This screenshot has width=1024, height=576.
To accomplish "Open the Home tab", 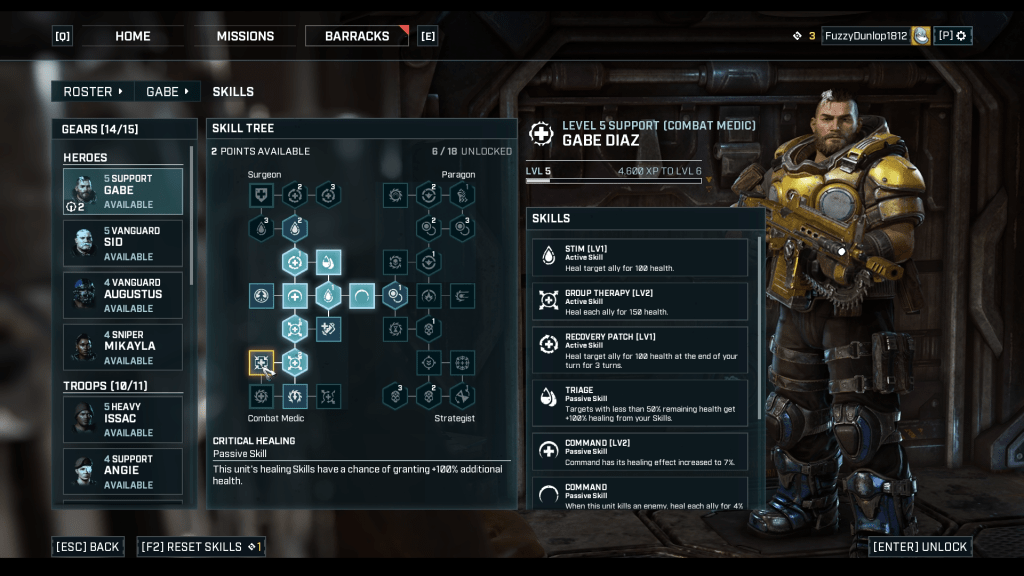I will (x=133, y=36).
